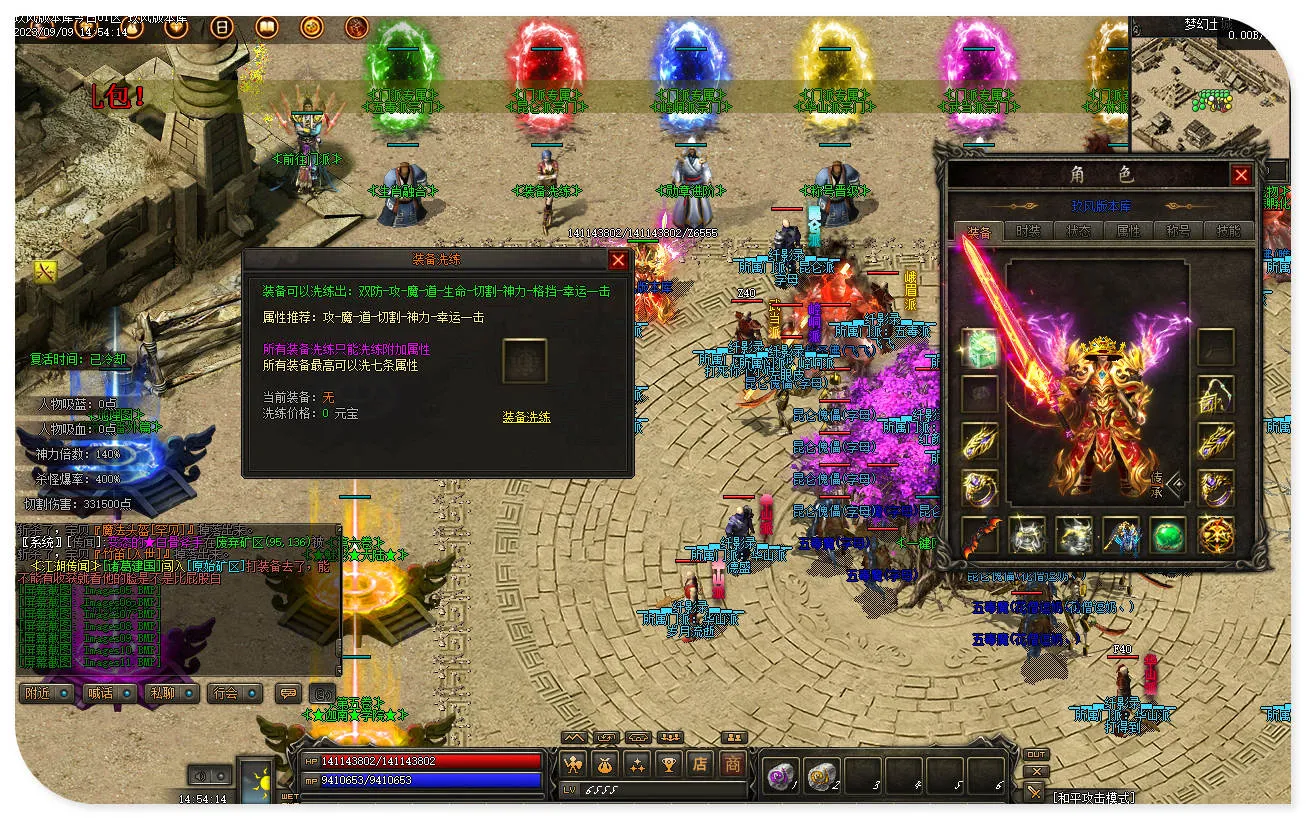Select the 称号 titles tab
1306x819 pixels.
[x=1178, y=231]
